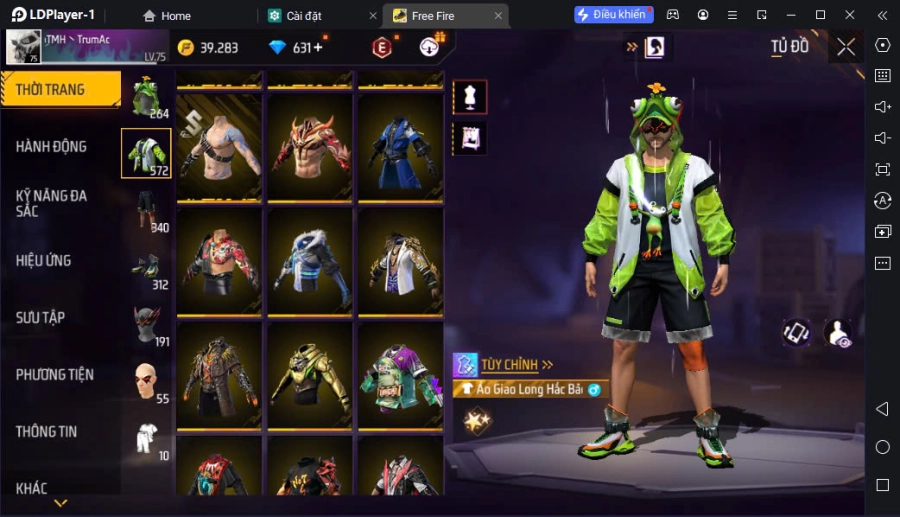Image resolution: width=900 pixels, height=517 pixels.
Task: Open the Kỹ Năng Đa Sắc section
Action: (52, 203)
